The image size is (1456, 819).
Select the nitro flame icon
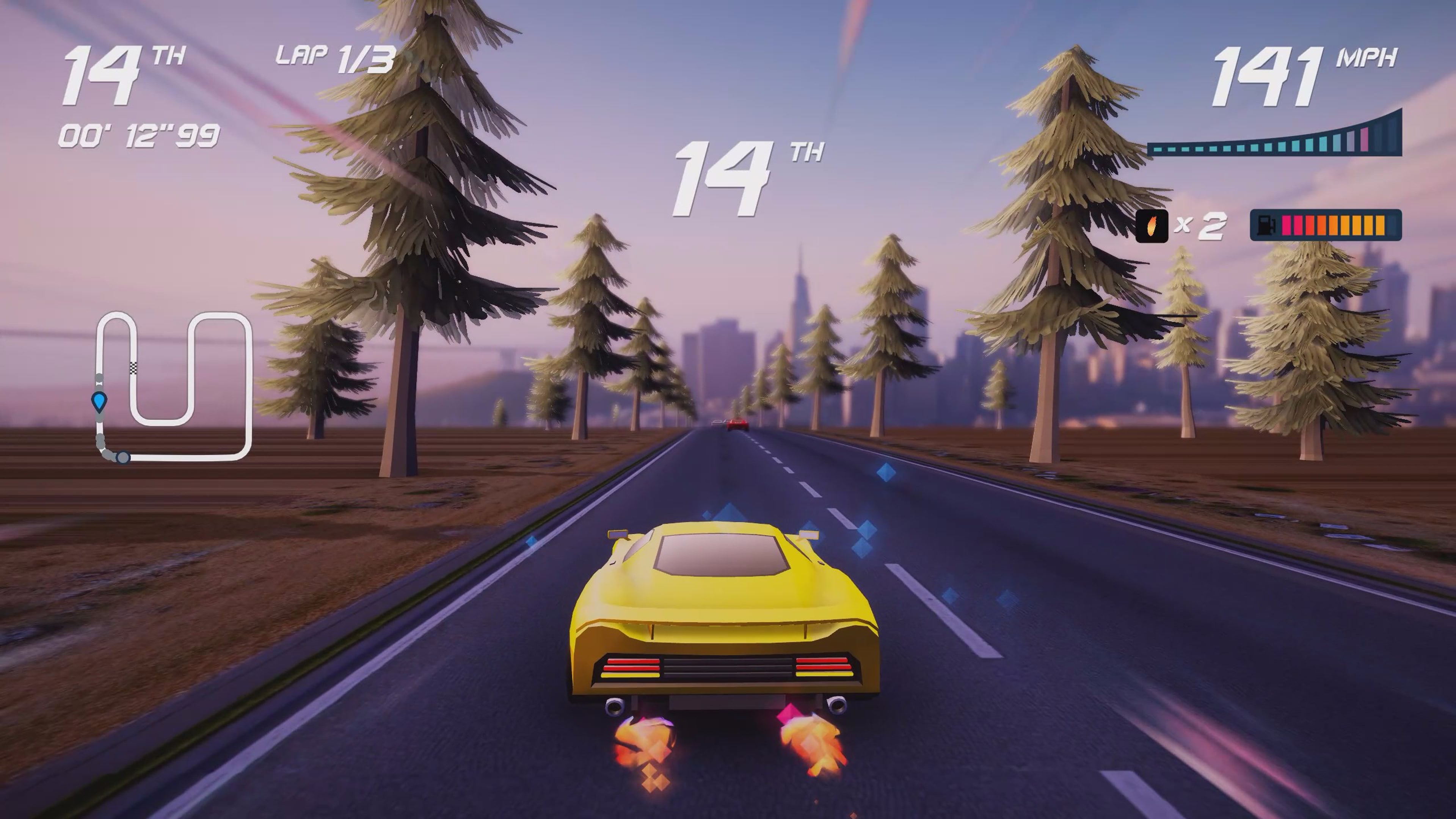[x=1152, y=226]
